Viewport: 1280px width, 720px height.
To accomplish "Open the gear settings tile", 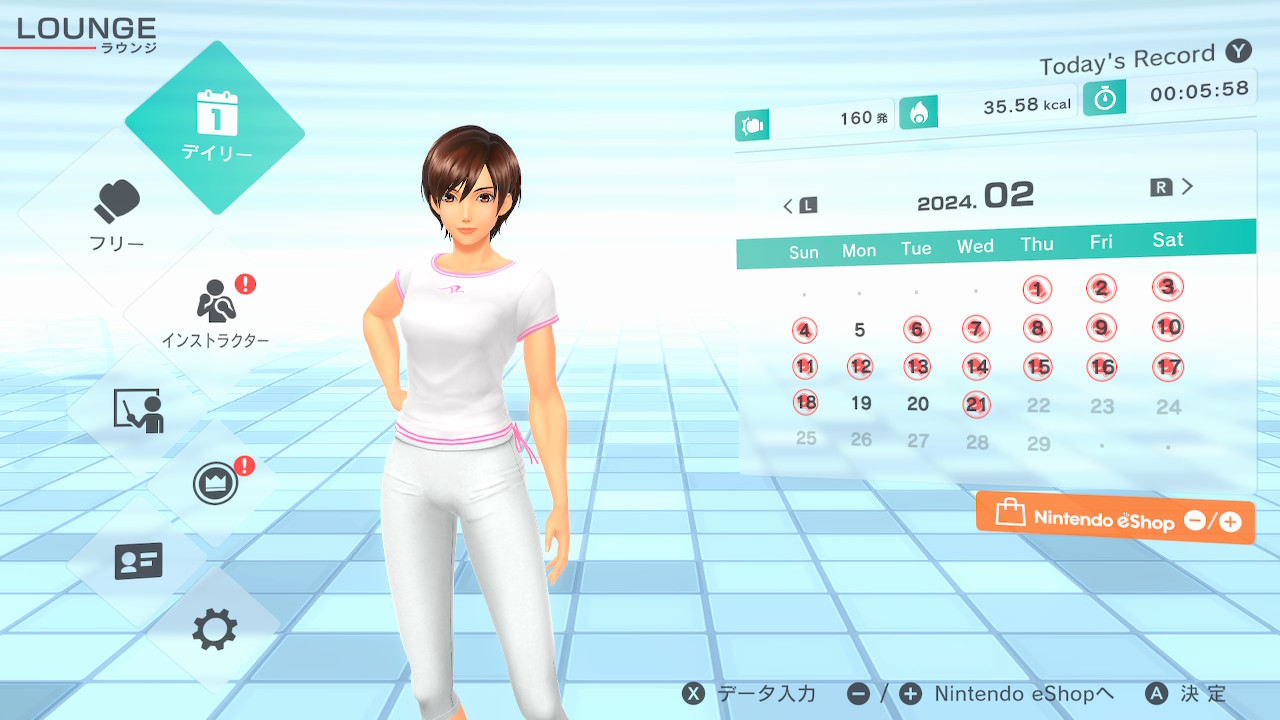I will pyautogui.click(x=215, y=630).
